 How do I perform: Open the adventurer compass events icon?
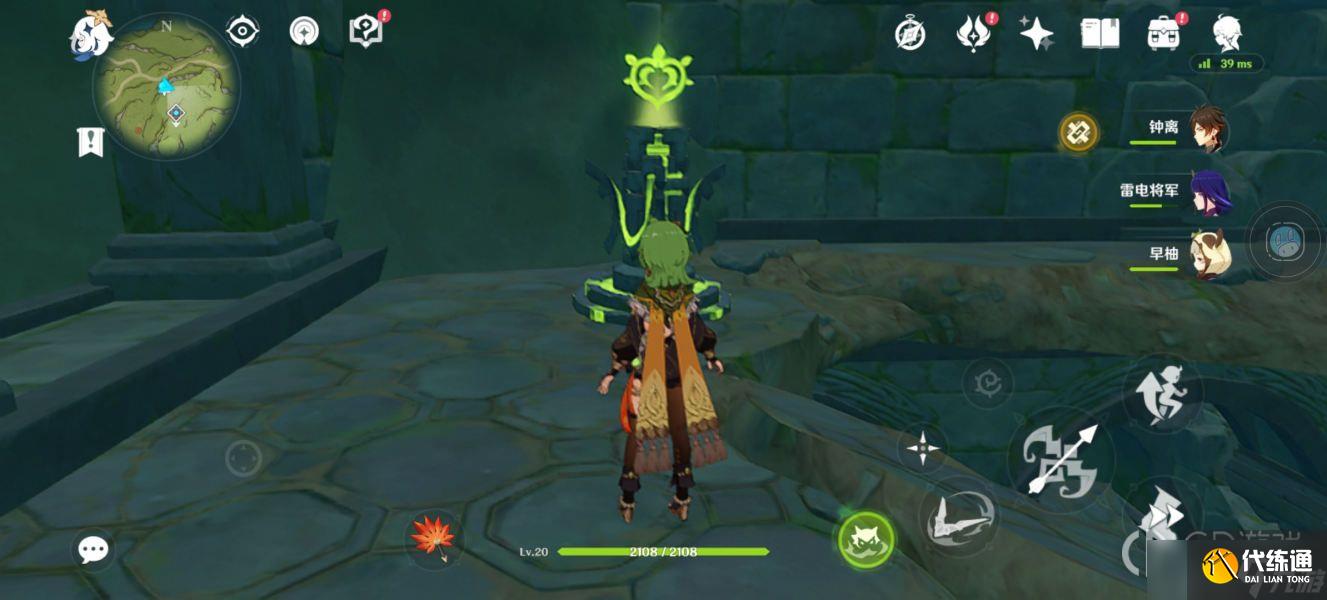(910, 35)
